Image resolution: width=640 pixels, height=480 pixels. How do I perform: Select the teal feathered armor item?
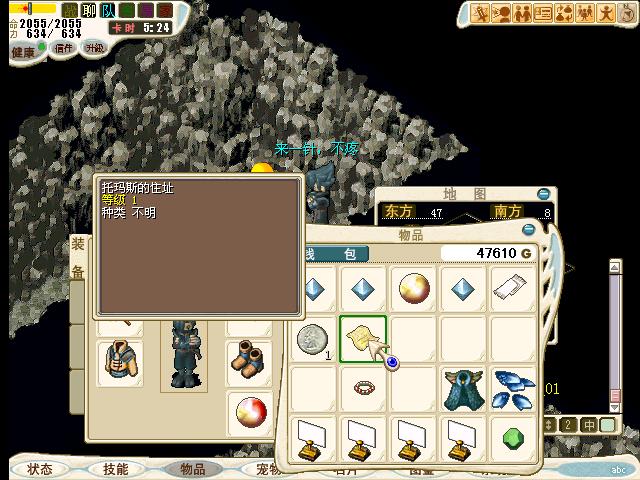[x=463, y=388]
